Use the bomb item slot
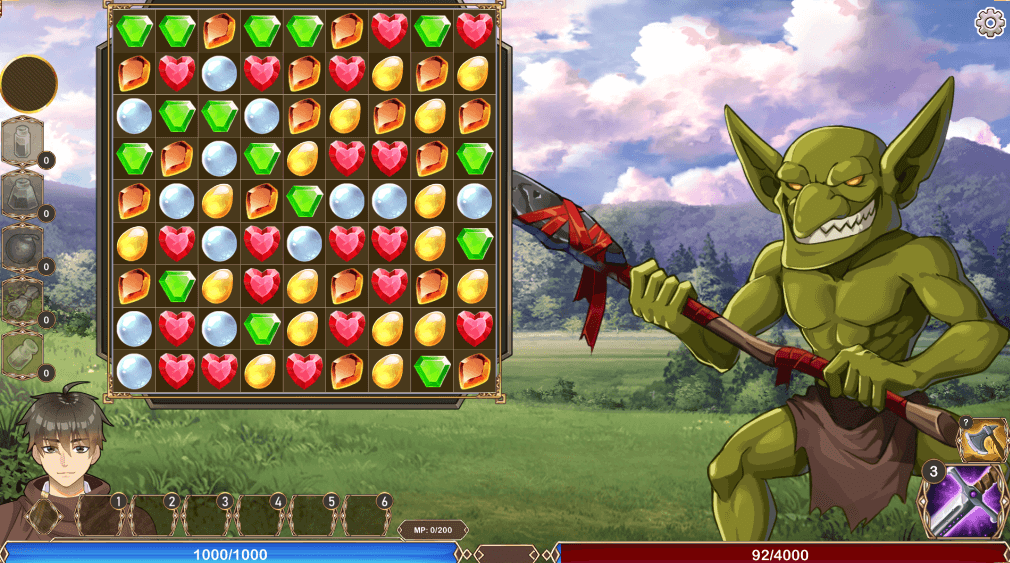The width and height of the screenshot is (1010, 563). coord(22,246)
